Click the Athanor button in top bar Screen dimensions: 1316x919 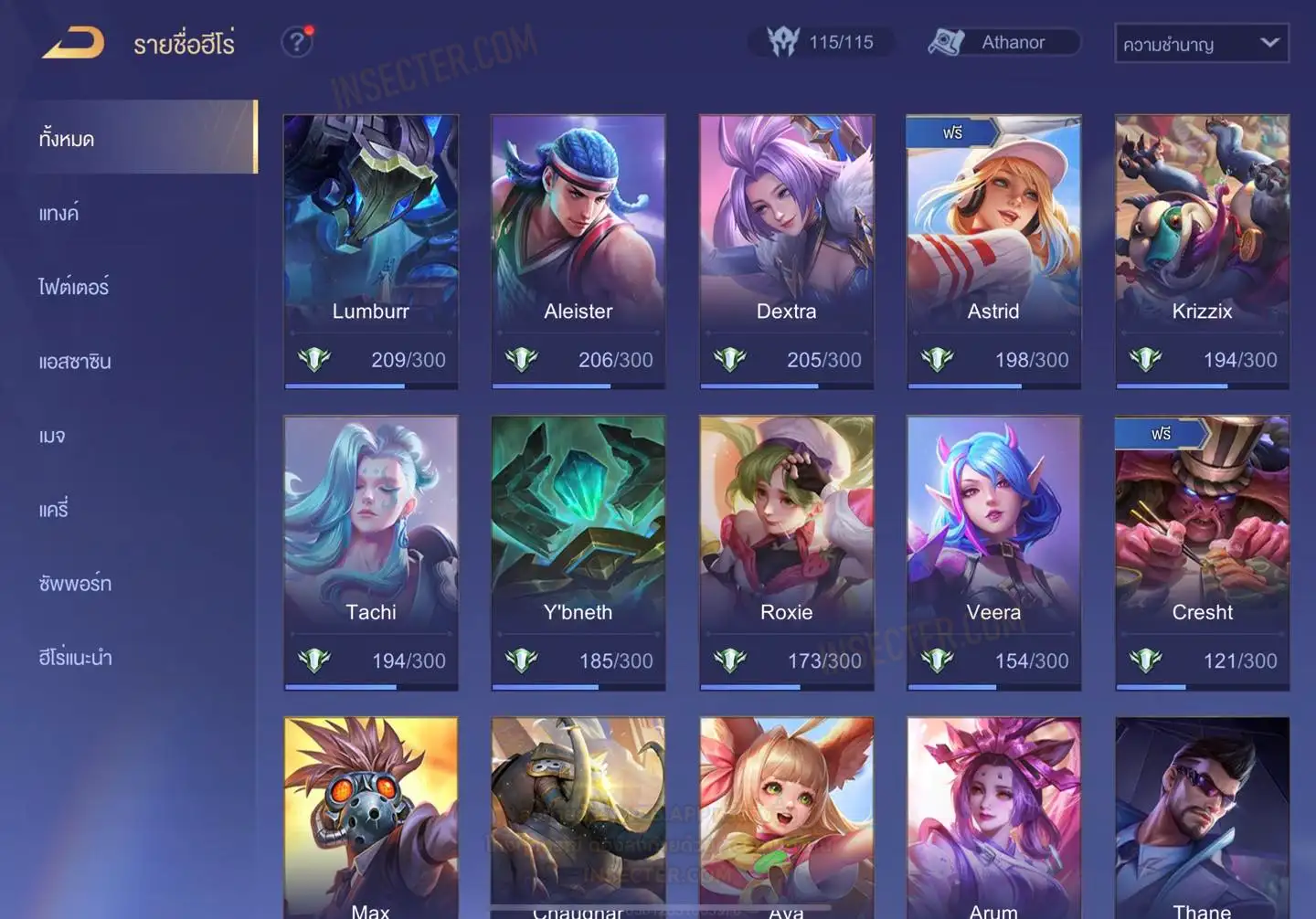pos(1003,42)
